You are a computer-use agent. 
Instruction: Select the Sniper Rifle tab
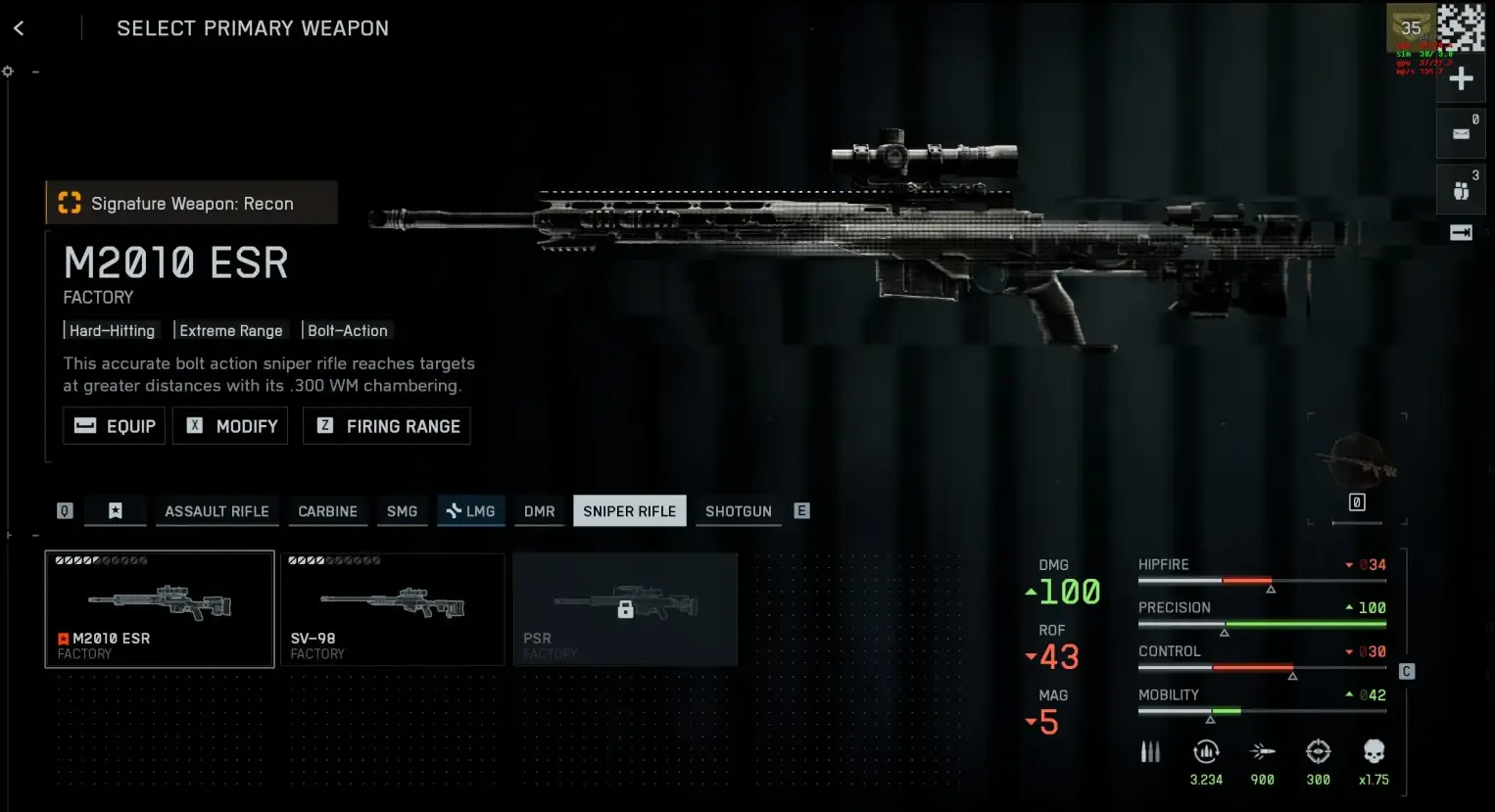click(629, 511)
